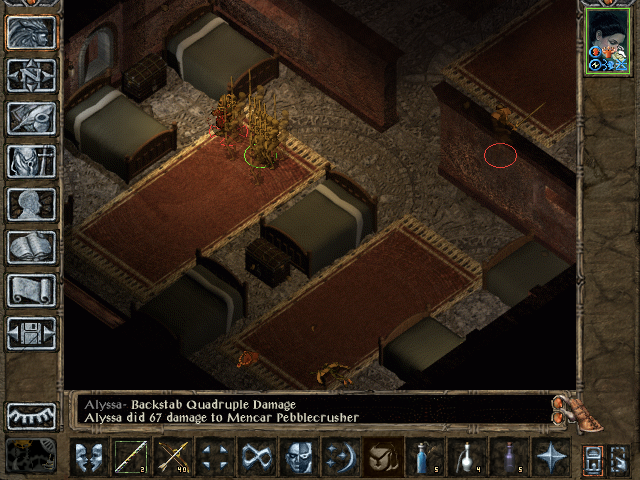Toggle rest with the closed eye button
The image size is (640, 480).
32,415
